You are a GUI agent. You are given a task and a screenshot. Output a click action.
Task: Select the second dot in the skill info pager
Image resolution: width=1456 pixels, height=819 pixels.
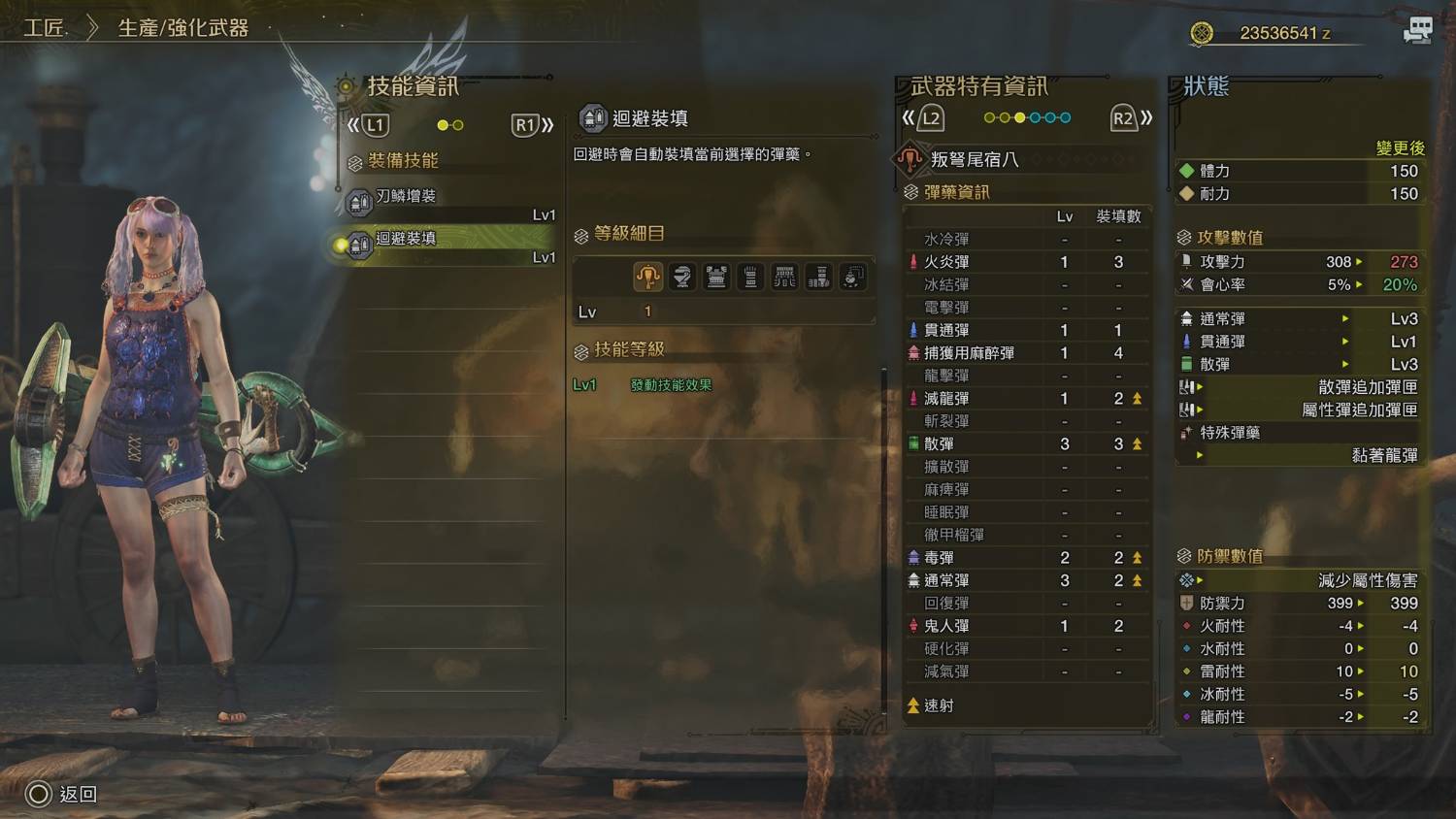tap(458, 125)
